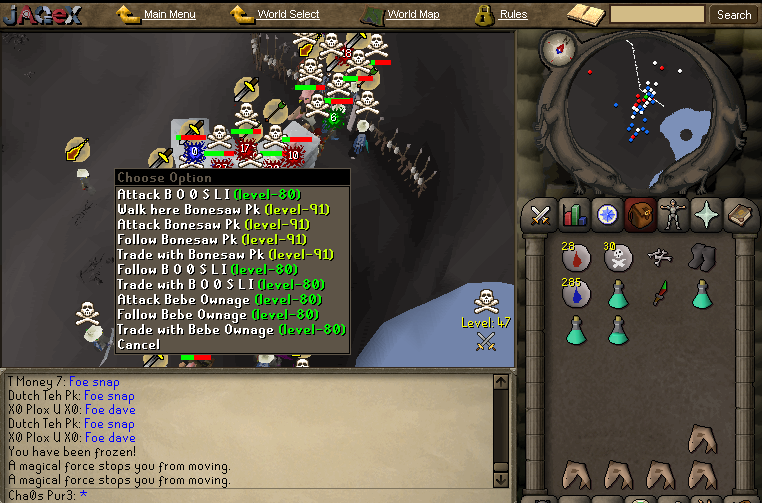This screenshot has height=503, width=762.
Task: View the Rules page
Action: (x=513, y=15)
